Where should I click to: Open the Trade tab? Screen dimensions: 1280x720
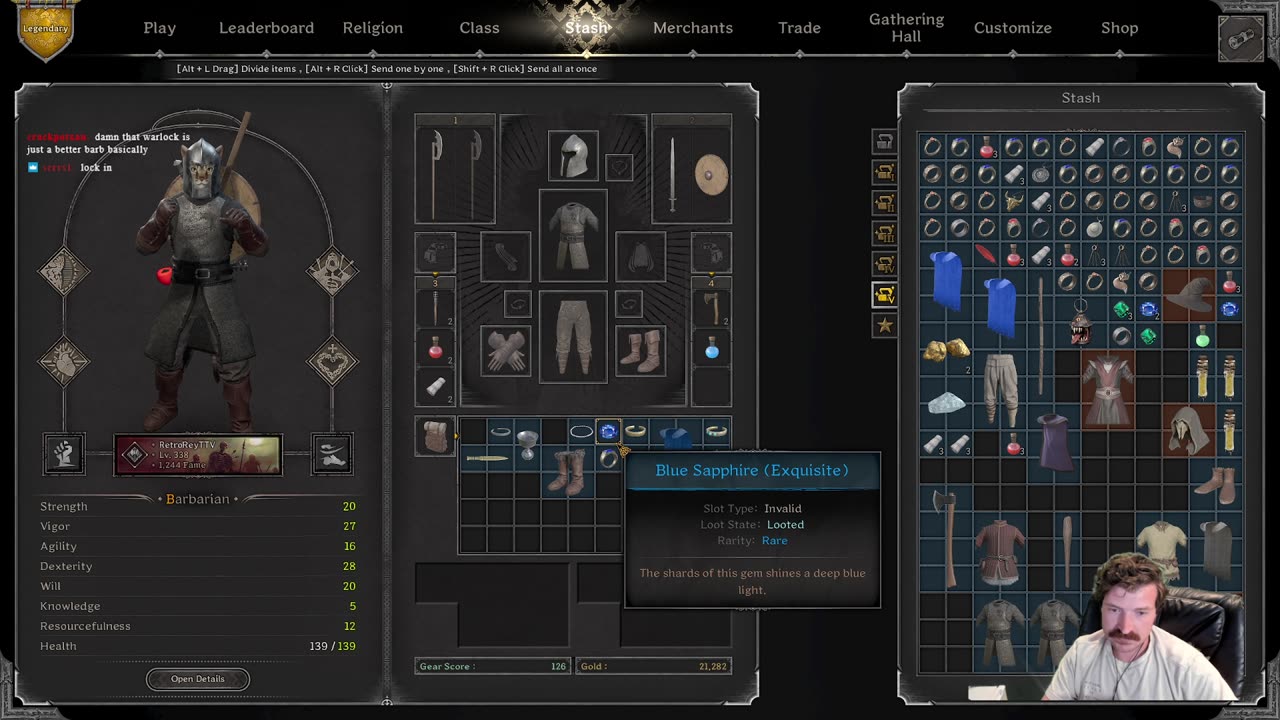pyautogui.click(x=799, y=28)
